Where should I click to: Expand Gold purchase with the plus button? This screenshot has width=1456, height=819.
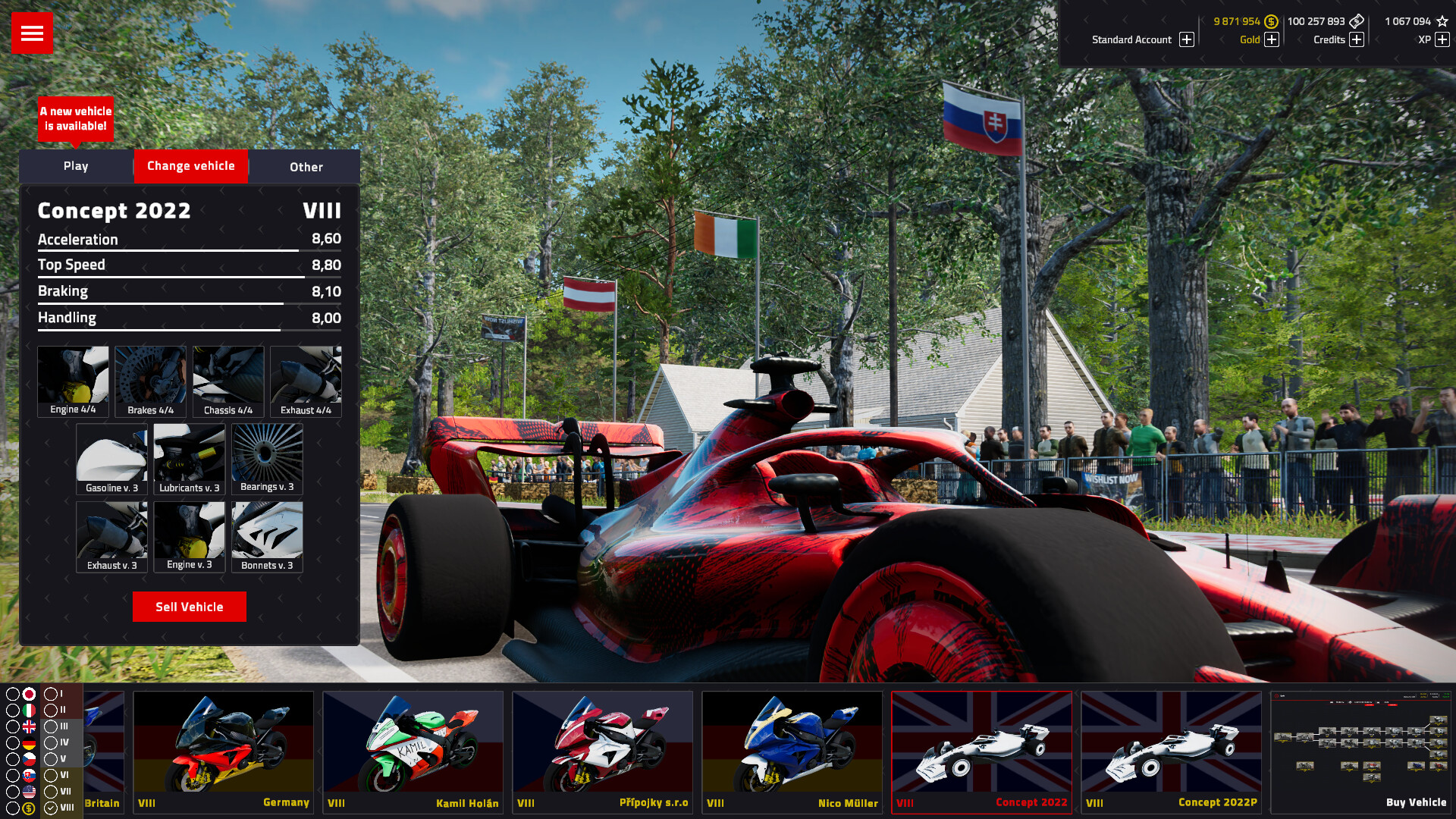click(x=1272, y=40)
